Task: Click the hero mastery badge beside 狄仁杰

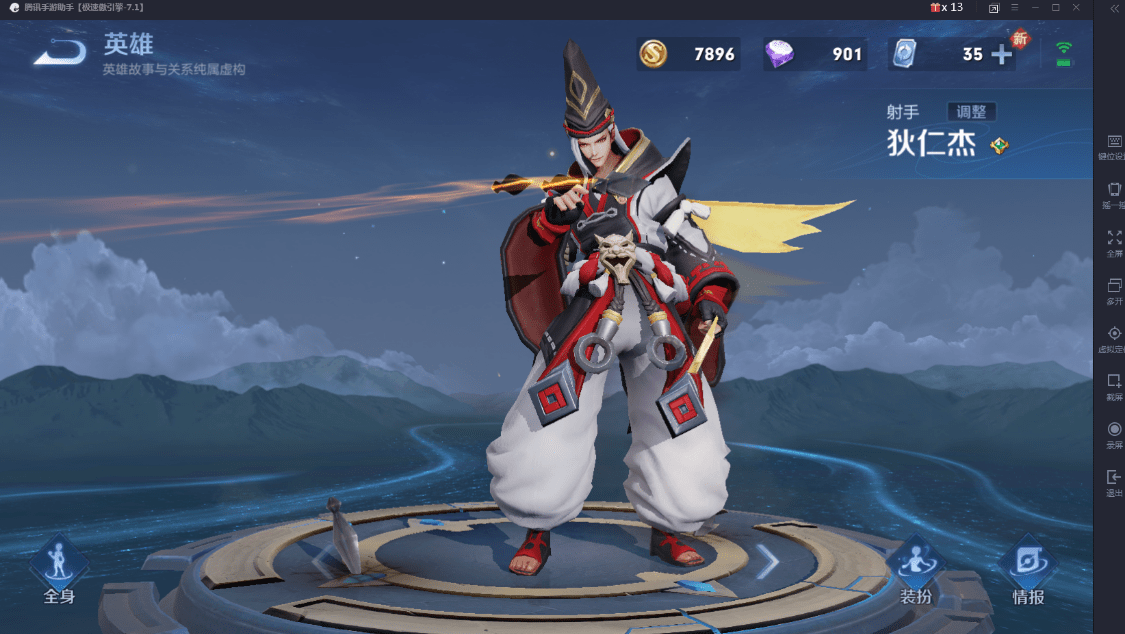Action: 999,146
